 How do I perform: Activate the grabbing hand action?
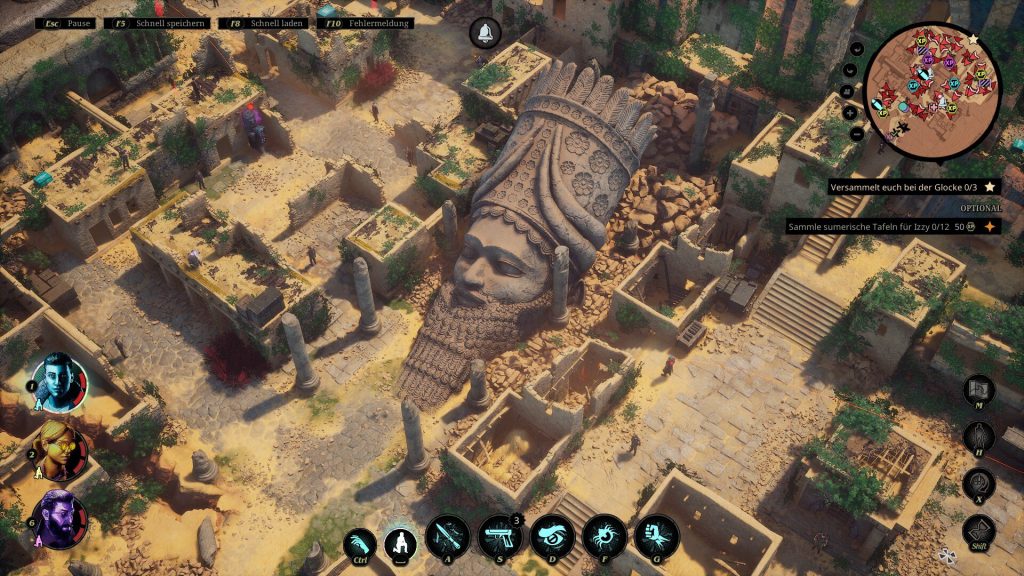click(x=359, y=545)
